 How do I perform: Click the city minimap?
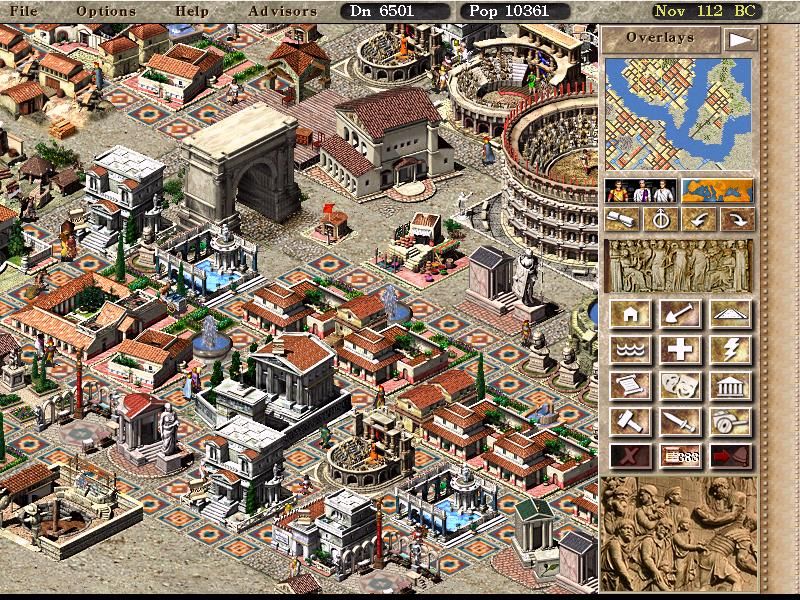pos(678,114)
